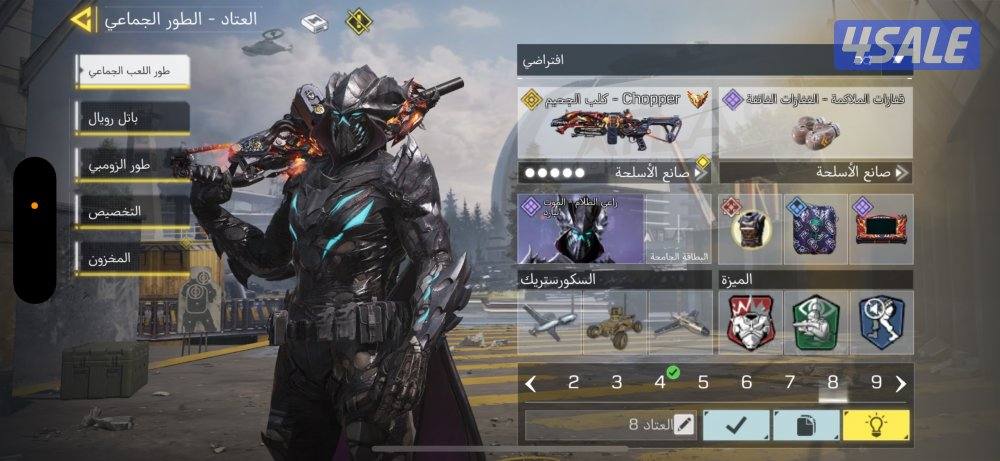Choose the red skull perk slot
The height and width of the screenshot is (461, 1000).
point(755,323)
